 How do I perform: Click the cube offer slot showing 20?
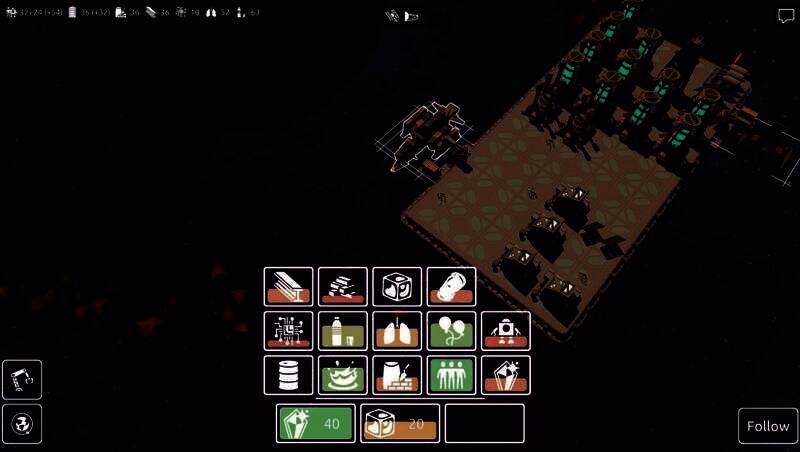point(400,423)
